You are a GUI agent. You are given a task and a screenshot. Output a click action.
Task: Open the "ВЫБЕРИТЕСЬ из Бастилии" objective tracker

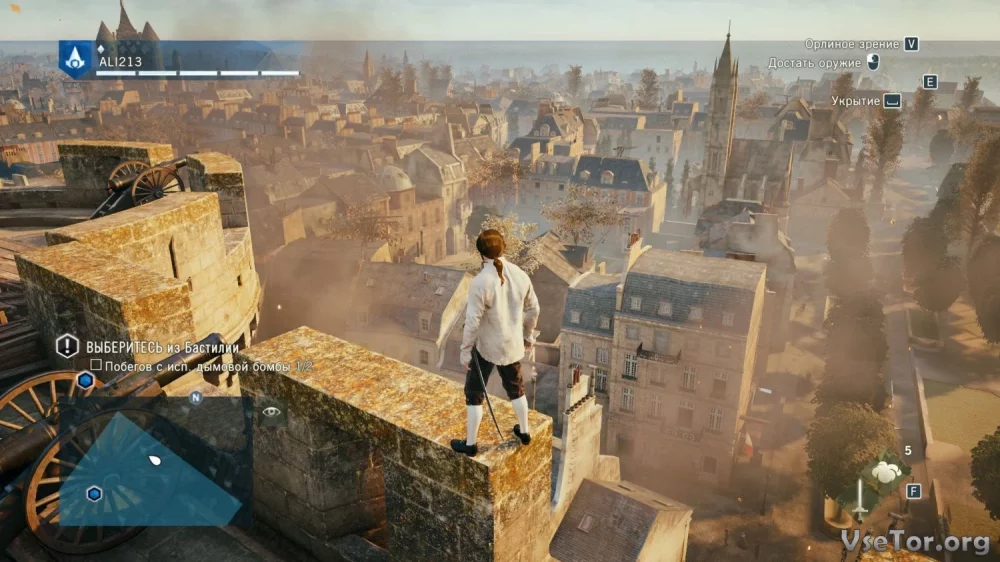tap(162, 347)
